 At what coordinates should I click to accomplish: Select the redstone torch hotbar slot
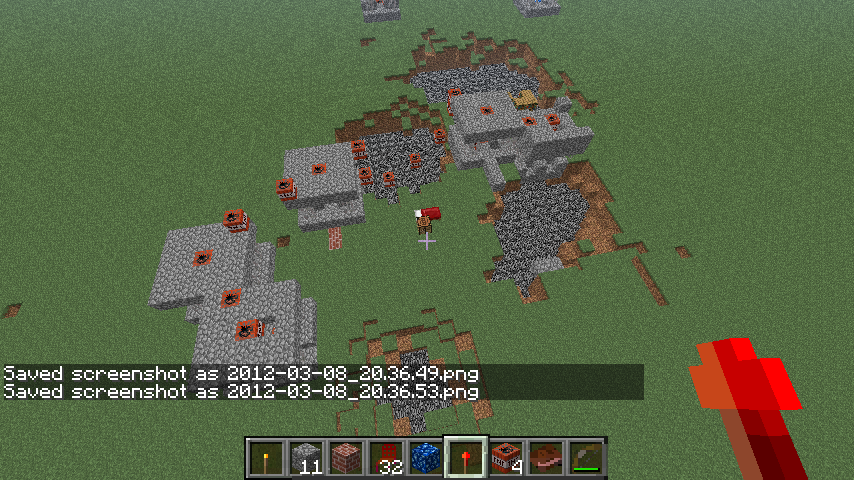[x=466, y=457]
